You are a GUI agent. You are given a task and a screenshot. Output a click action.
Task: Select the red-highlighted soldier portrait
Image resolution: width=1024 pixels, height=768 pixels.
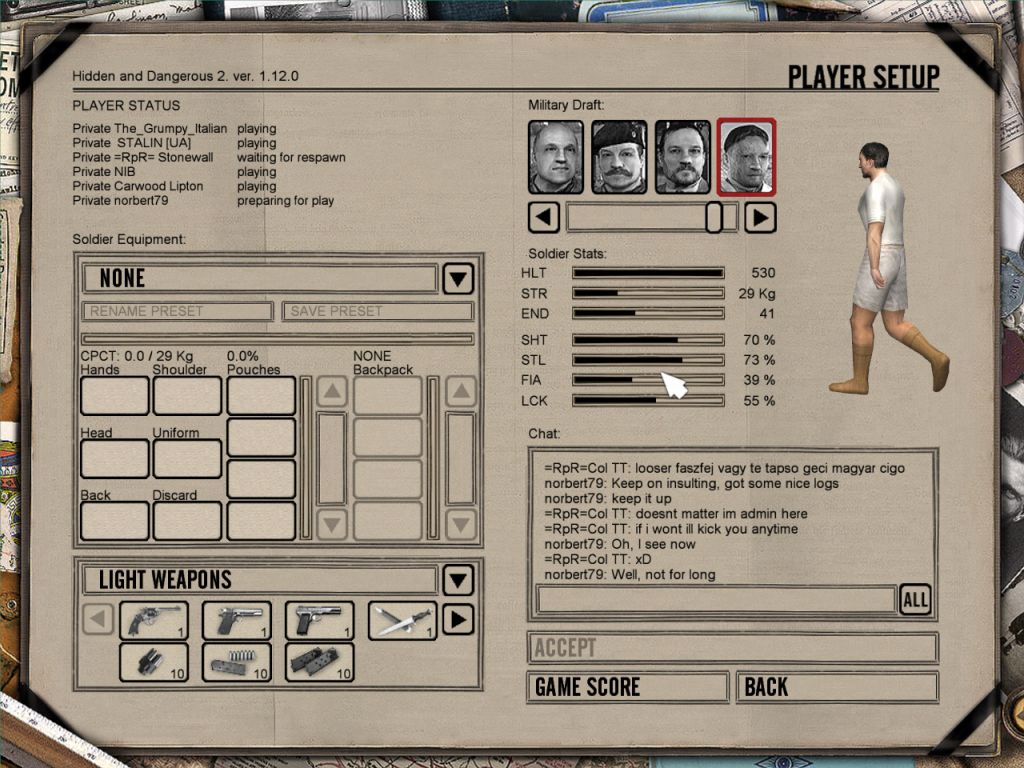click(x=746, y=157)
